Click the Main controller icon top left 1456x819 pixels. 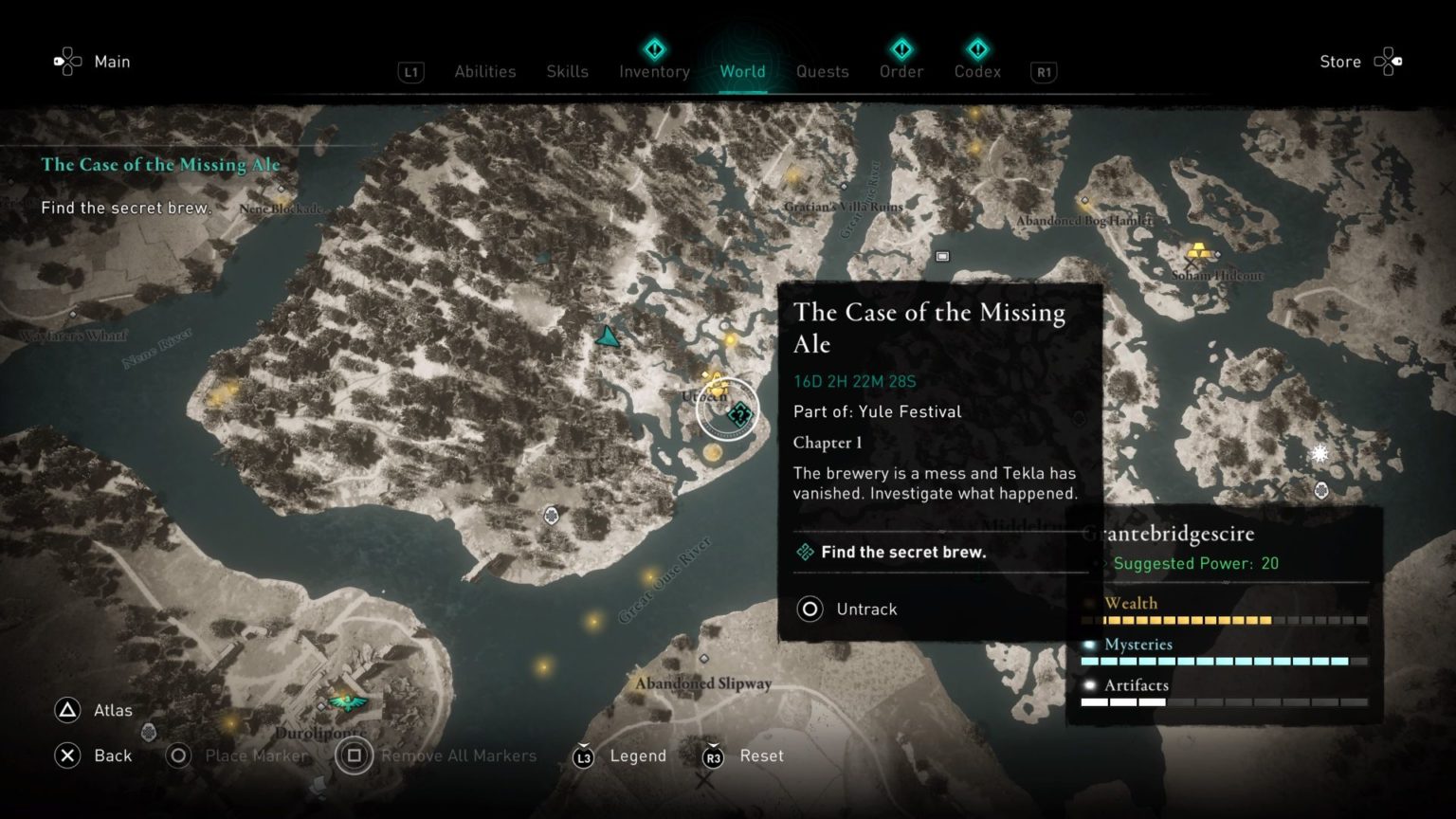pos(66,61)
